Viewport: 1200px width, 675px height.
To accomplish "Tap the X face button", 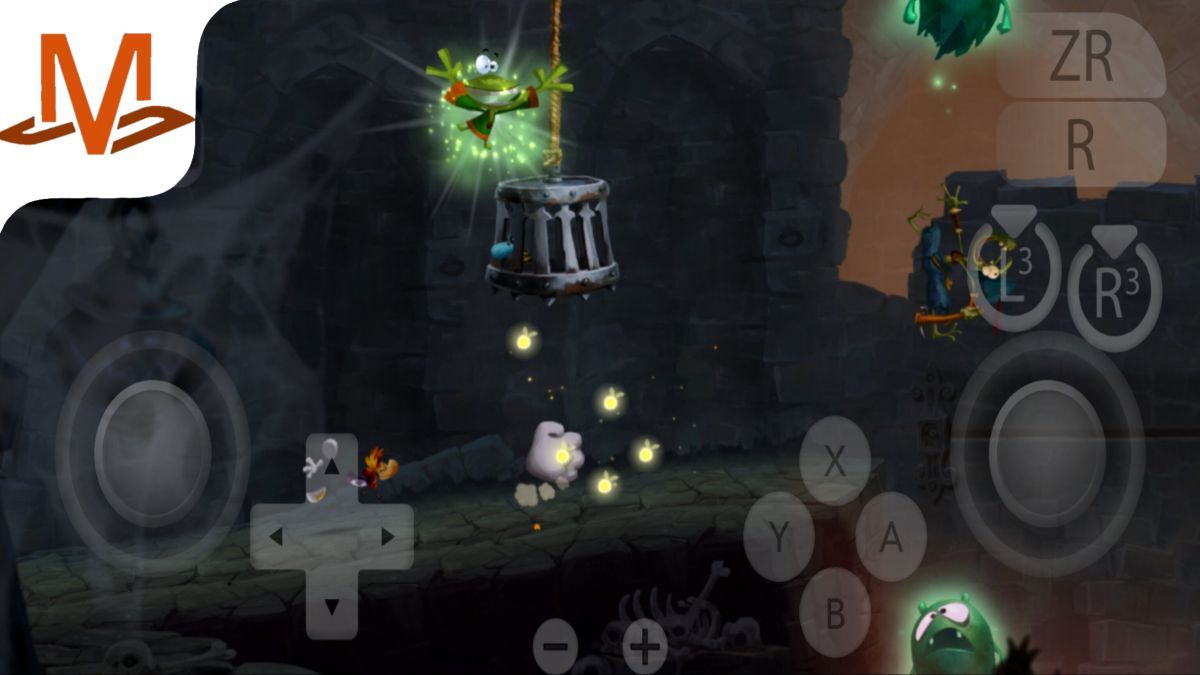I will click(835, 461).
